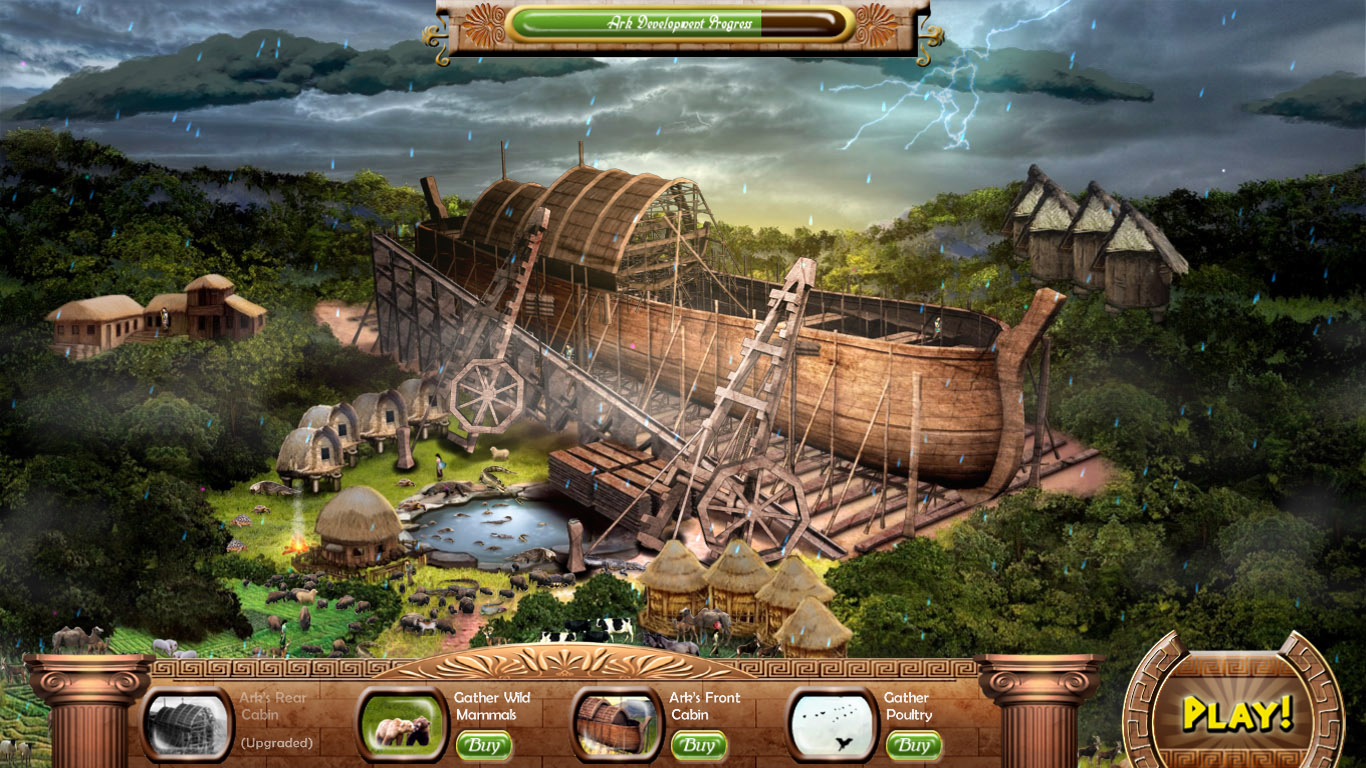Buy the Gather Wild Mammals upgrade
Image resolution: width=1366 pixels, height=768 pixels.
[x=483, y=746]
